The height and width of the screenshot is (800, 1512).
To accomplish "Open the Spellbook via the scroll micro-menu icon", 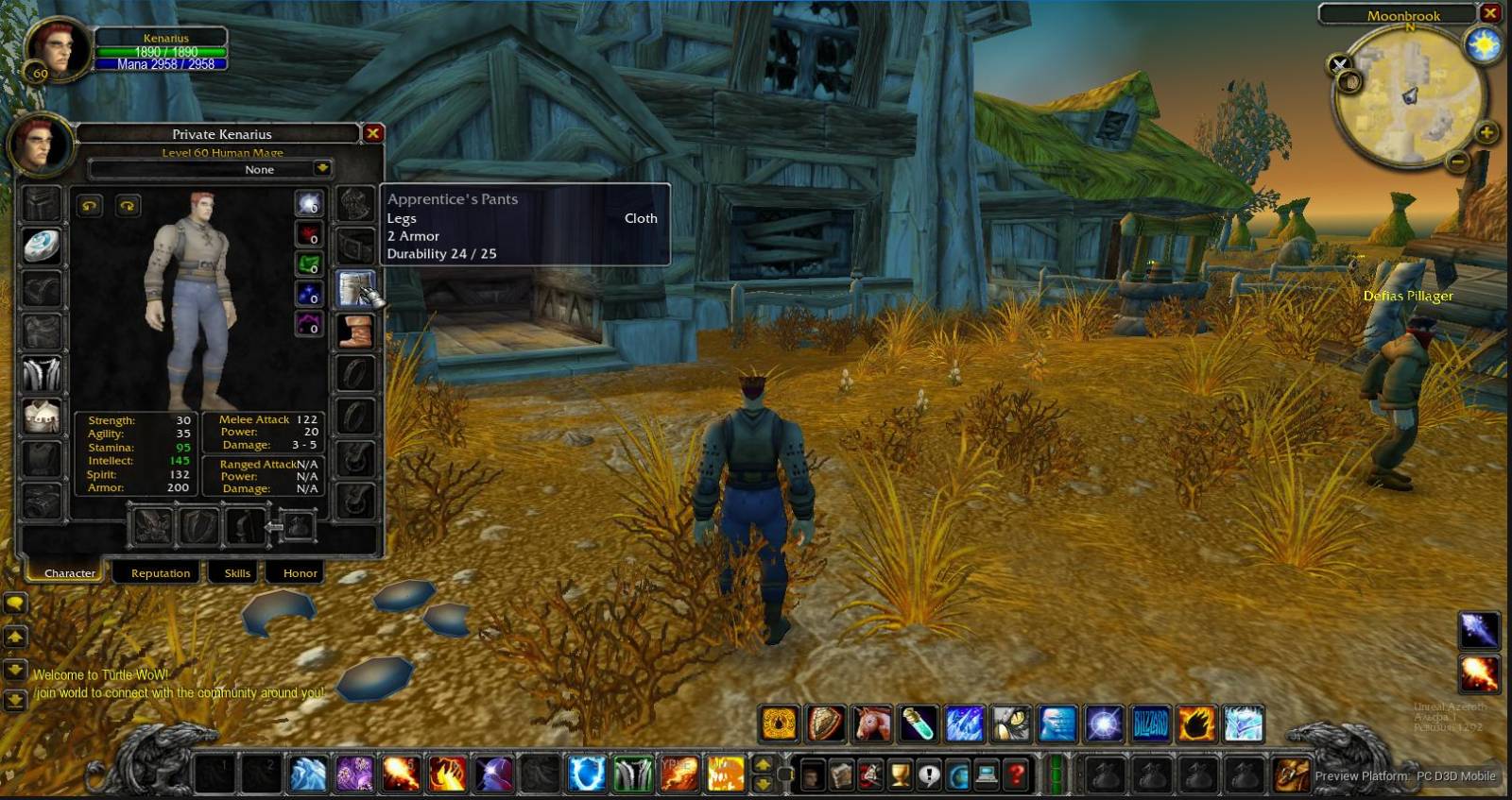I will click(842, 775).
